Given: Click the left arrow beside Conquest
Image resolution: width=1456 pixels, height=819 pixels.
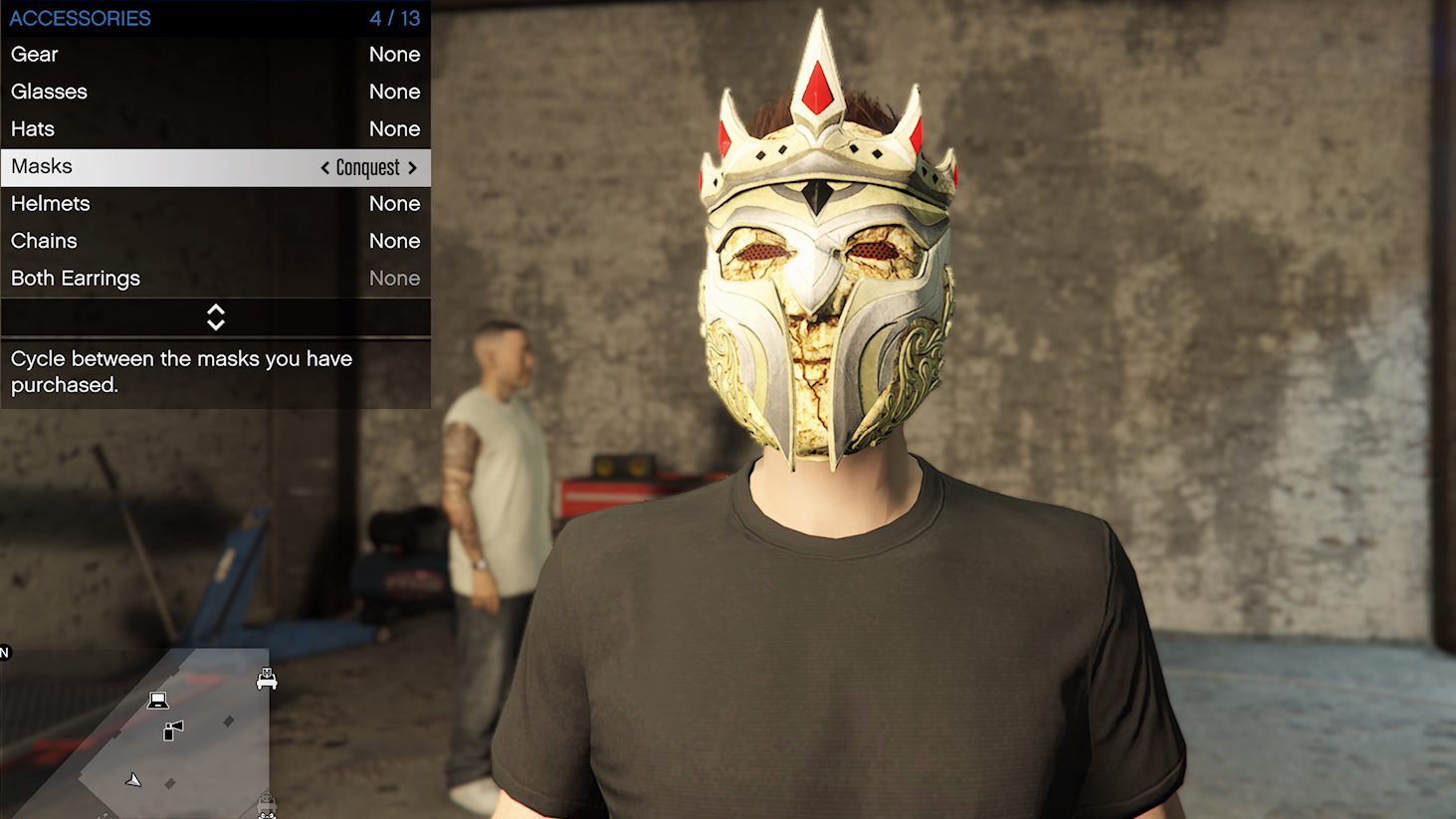Looking at the screenshot, I should tap(323, 167).
